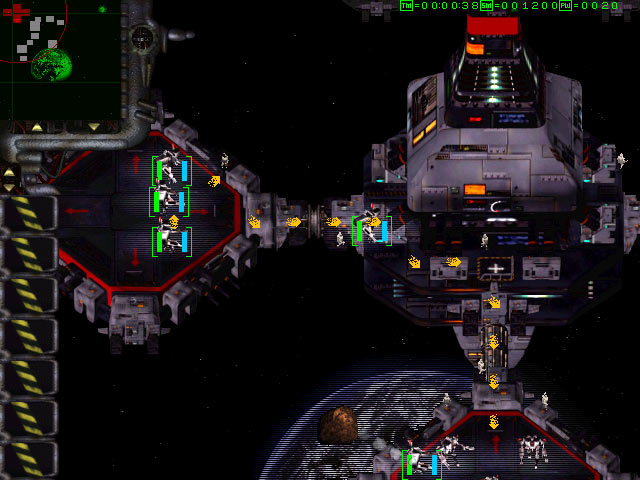The height and width of the screenshot is (480, 640).
Task: Click the down arrow above the hazard-striped slots
Action: point(10,187)
